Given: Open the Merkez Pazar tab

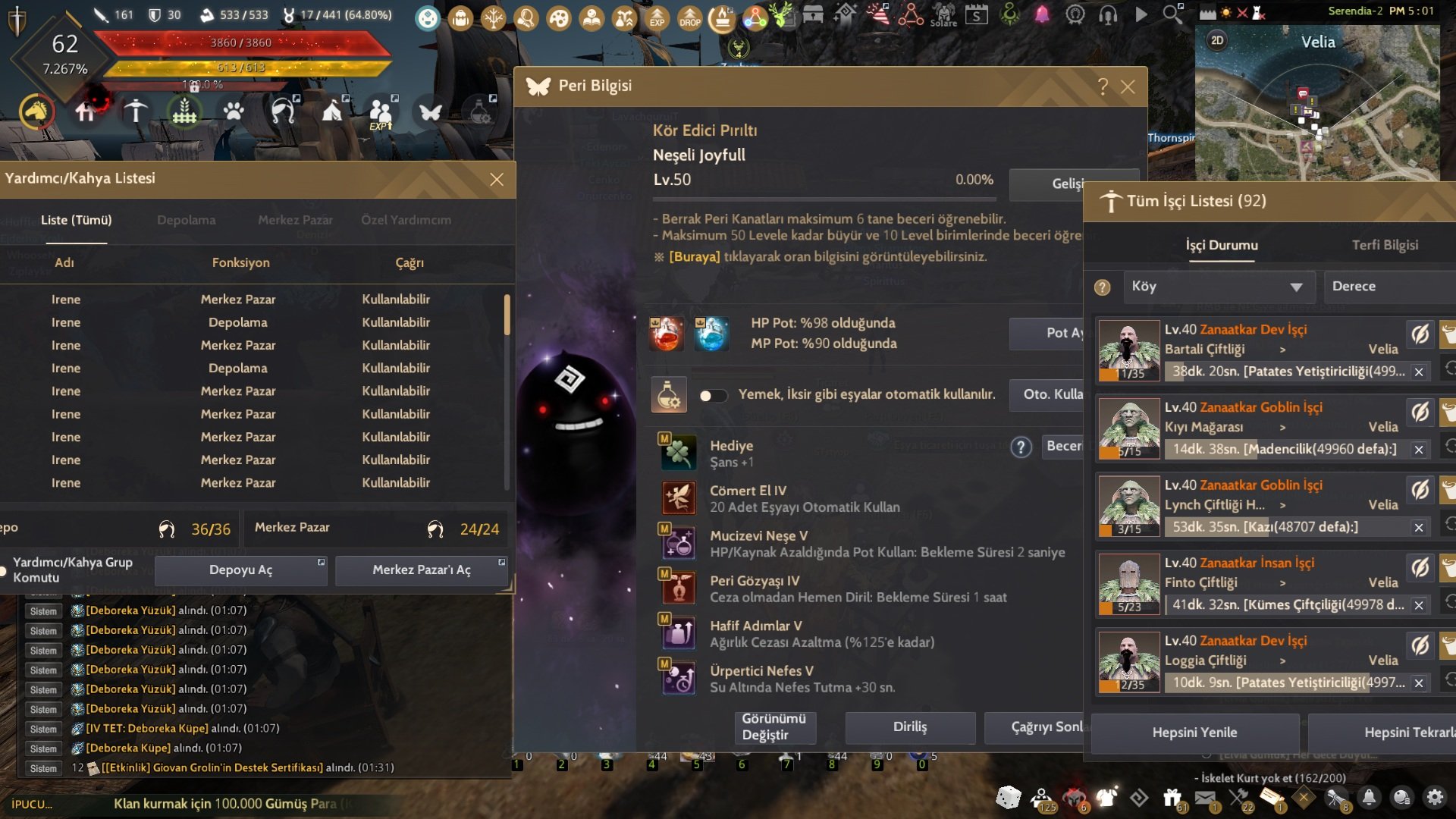Looking at the screenshot, I should click(x=295, y=220).
